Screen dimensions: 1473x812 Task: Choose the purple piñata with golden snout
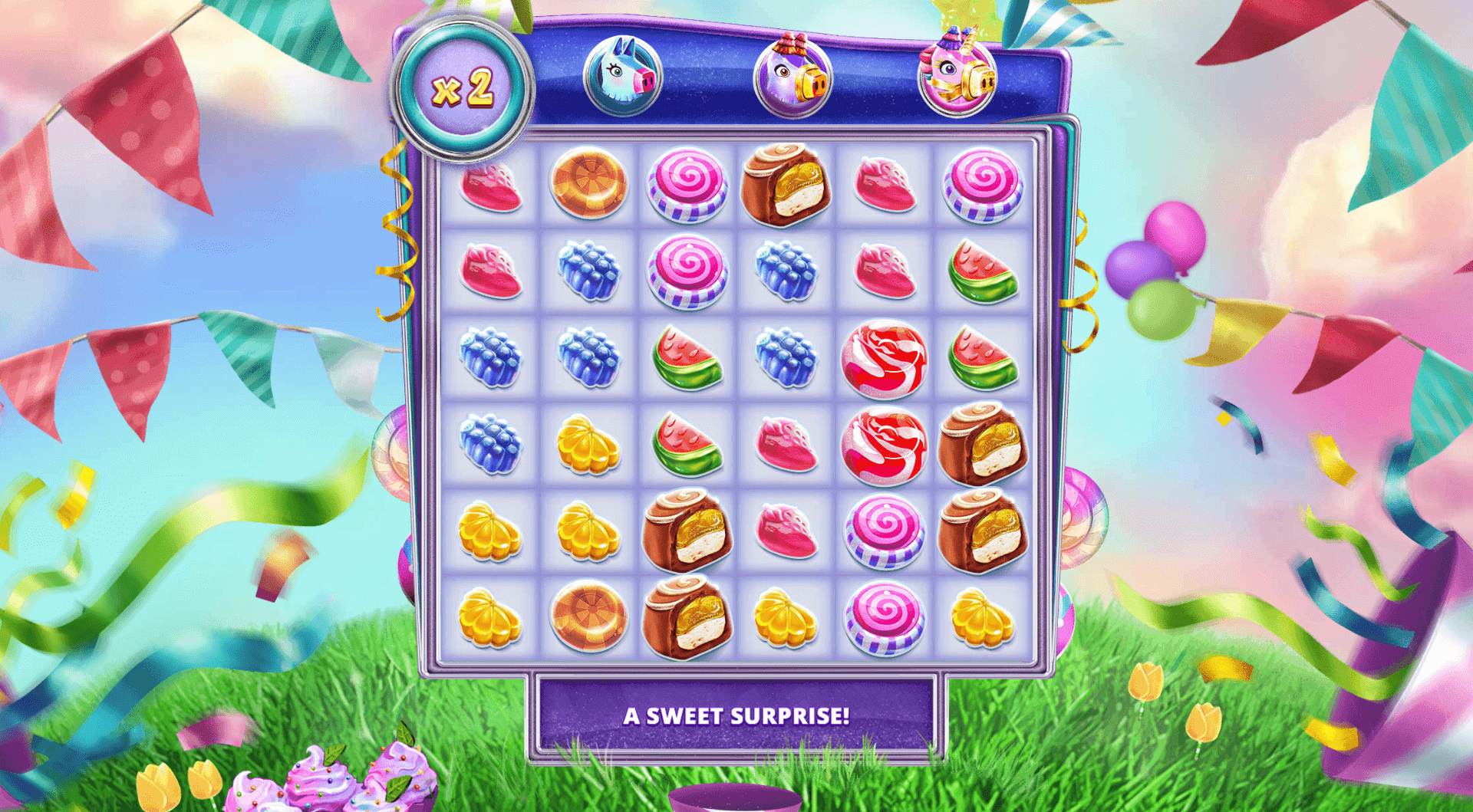pyautogui.click(x=793, y=77)
